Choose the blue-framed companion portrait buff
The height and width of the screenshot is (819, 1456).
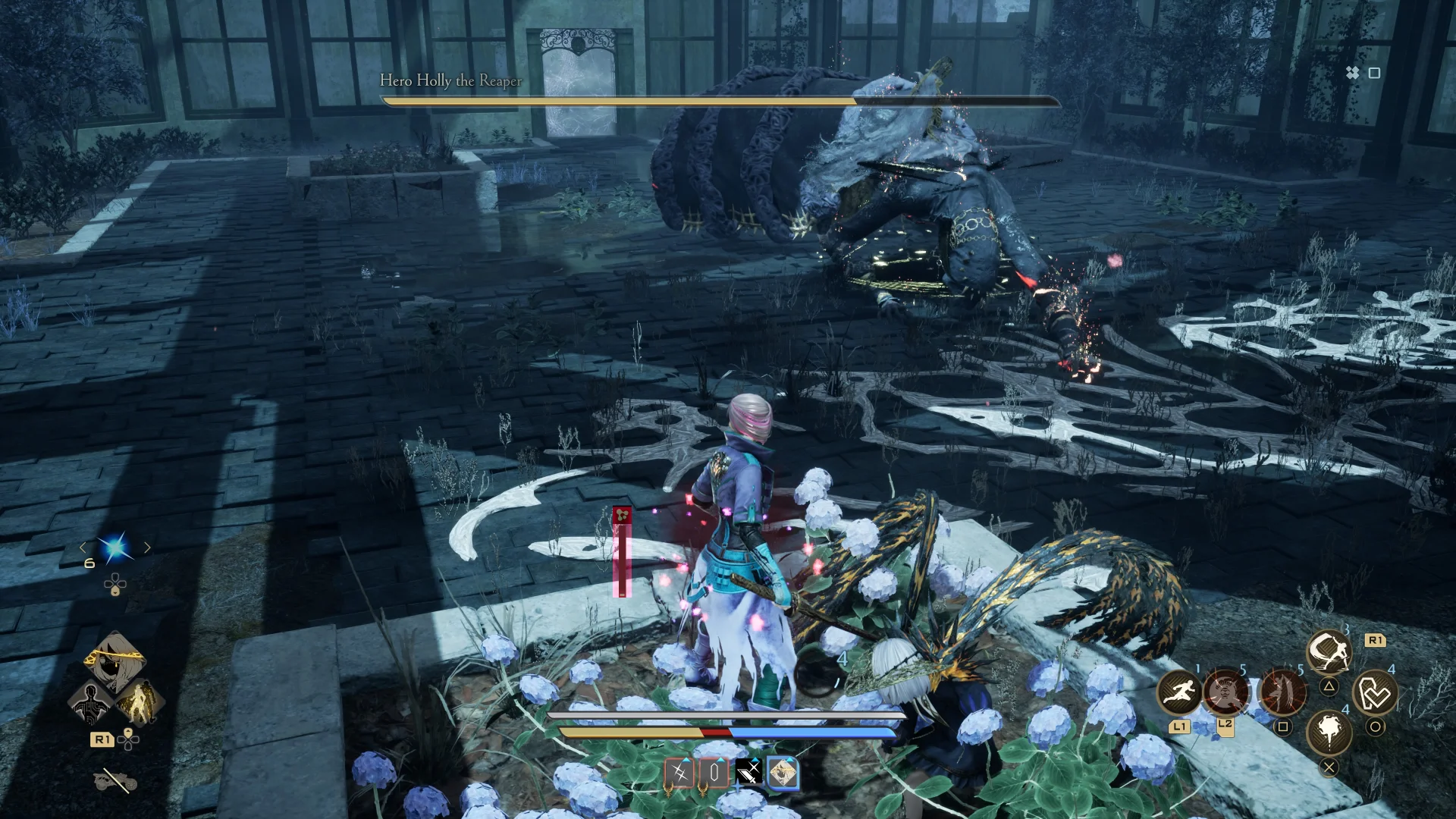coord(783,773)
